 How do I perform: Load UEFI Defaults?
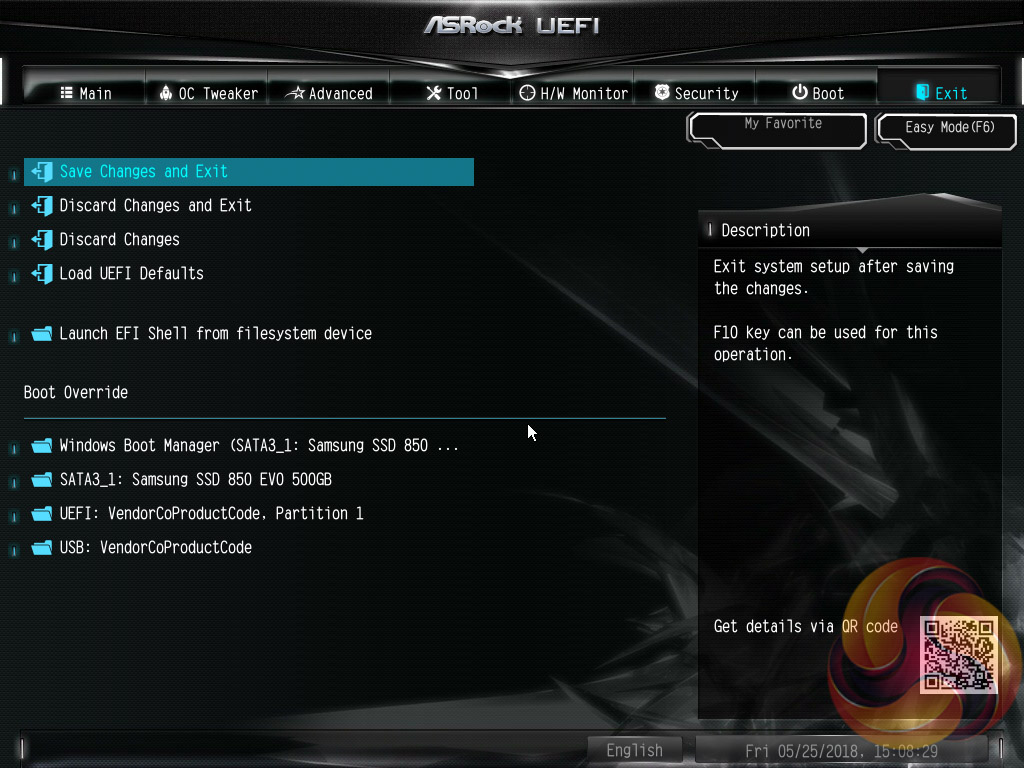[131, 273]
